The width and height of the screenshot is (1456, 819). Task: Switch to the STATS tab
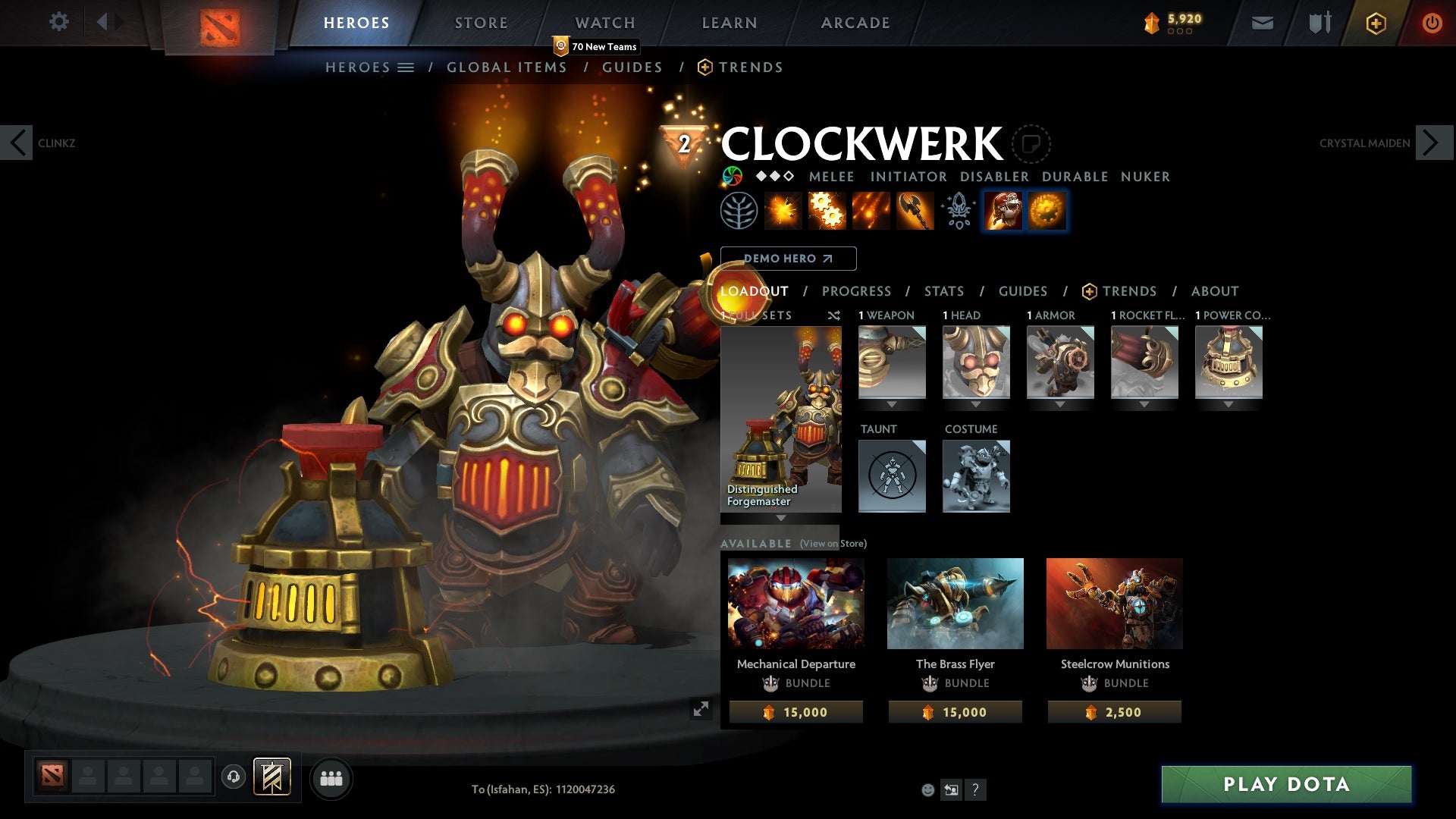tap(943, 291)
